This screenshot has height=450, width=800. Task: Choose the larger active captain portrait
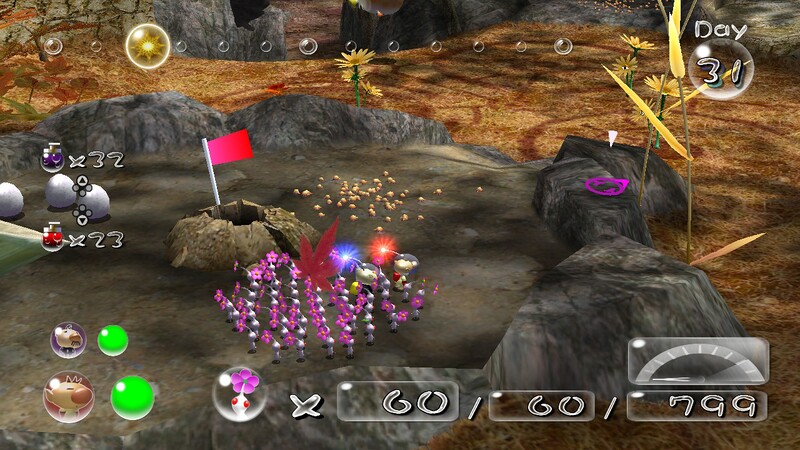coord(68,395)
